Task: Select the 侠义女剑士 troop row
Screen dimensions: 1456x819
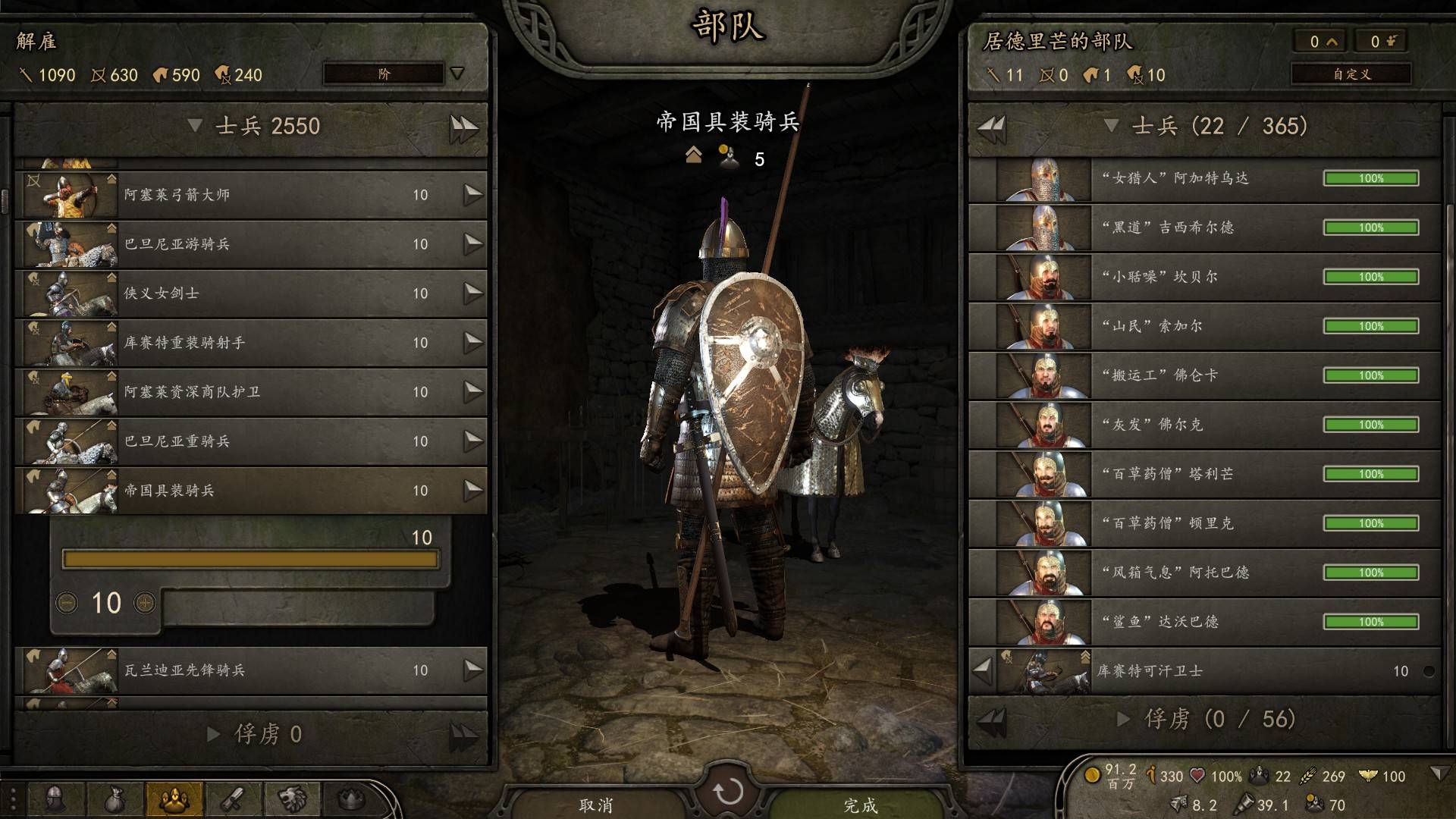Action: coord(250,293)
